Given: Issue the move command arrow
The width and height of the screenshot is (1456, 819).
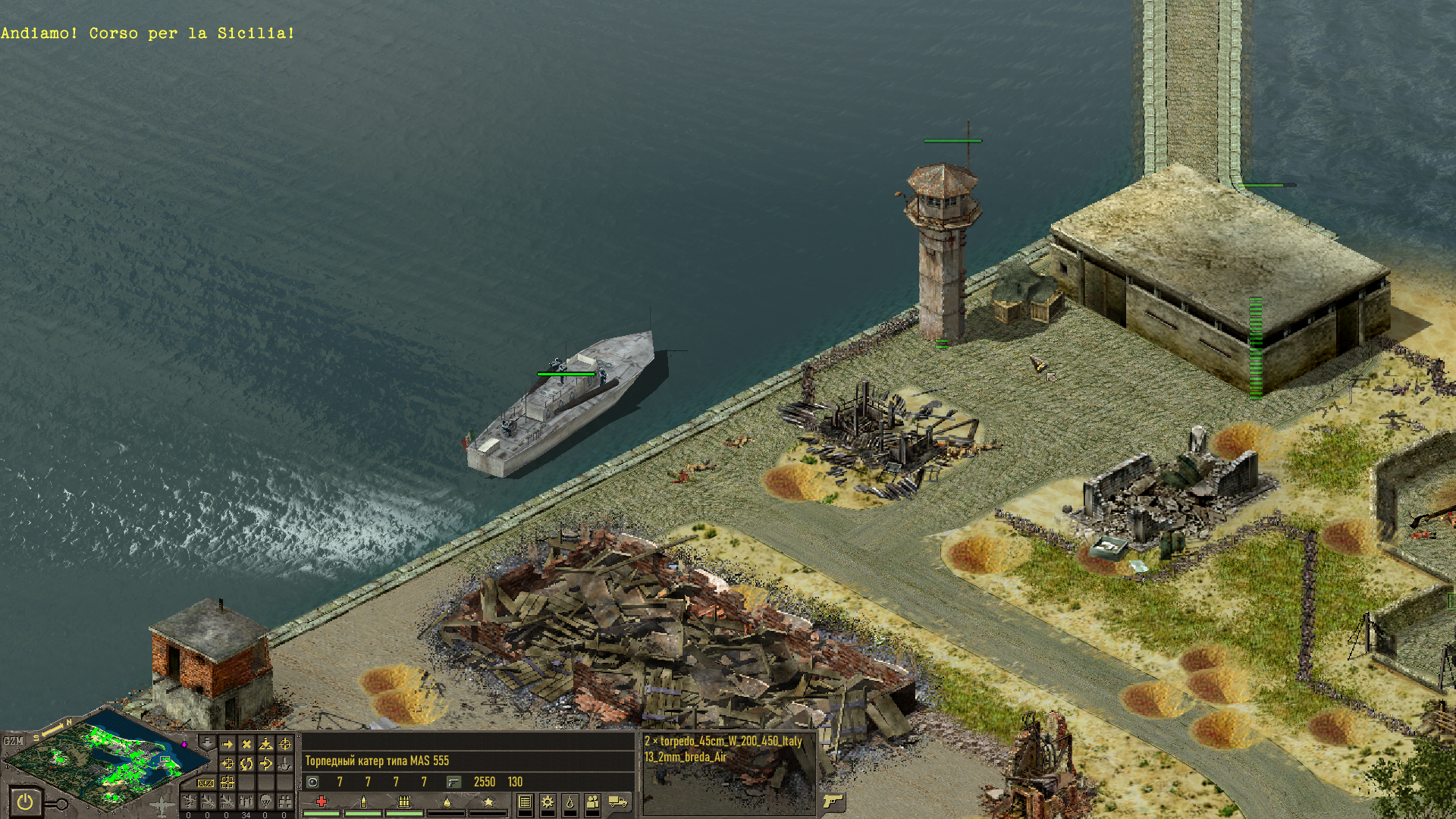Looking at the screenshot, I should coord(227,745).
